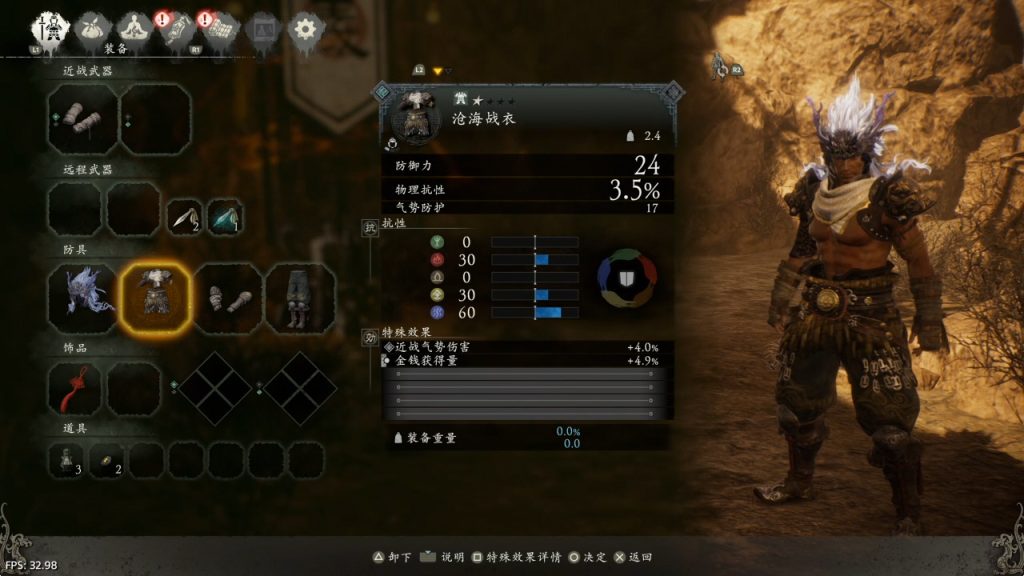
Task: Click the 决定 confirm option
Action: click(587, 557)
